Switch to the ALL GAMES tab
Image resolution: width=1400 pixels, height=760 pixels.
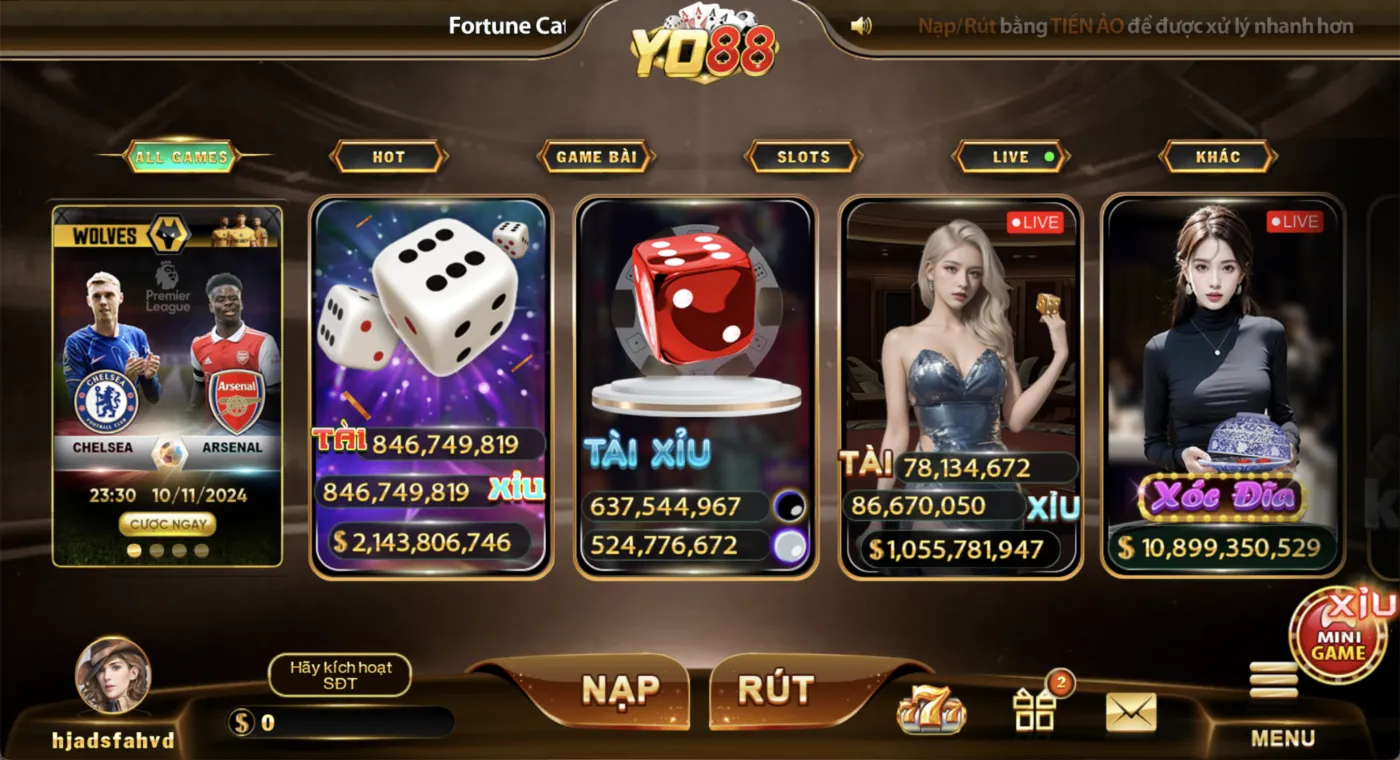coord(182,156)
